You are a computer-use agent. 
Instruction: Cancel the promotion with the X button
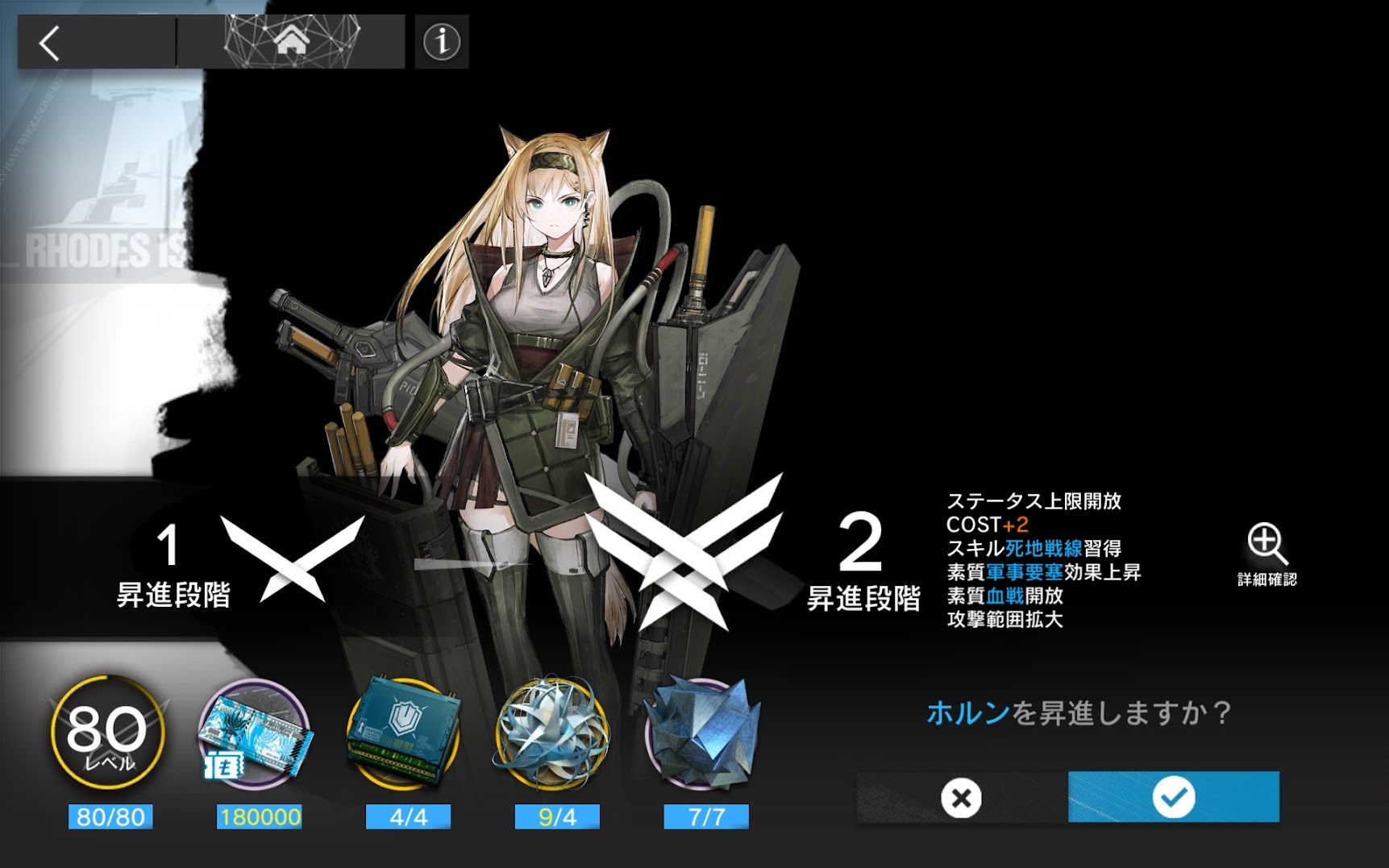[x=961, y=798]
